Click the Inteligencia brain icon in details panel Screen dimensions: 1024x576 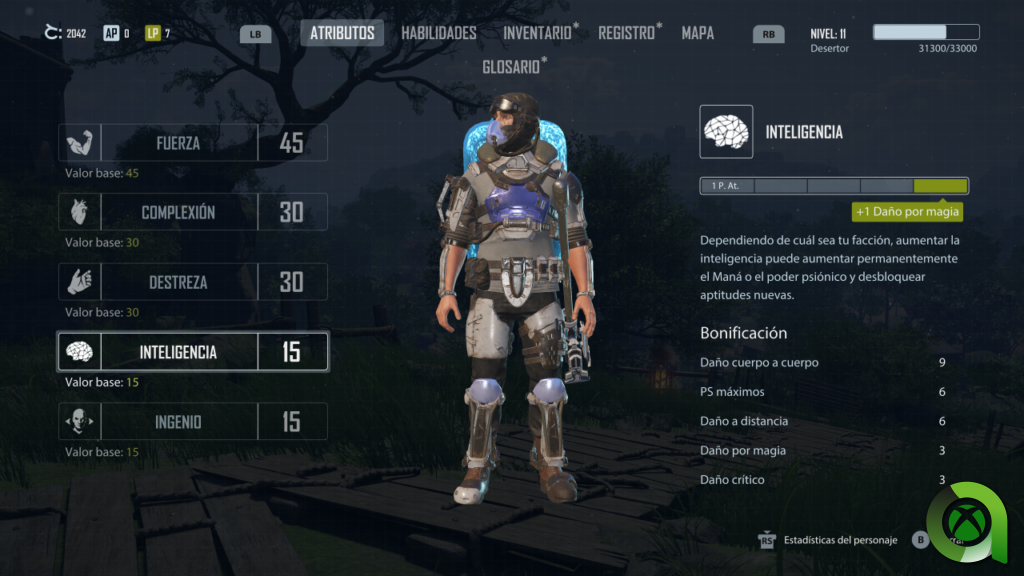point(726,132)
